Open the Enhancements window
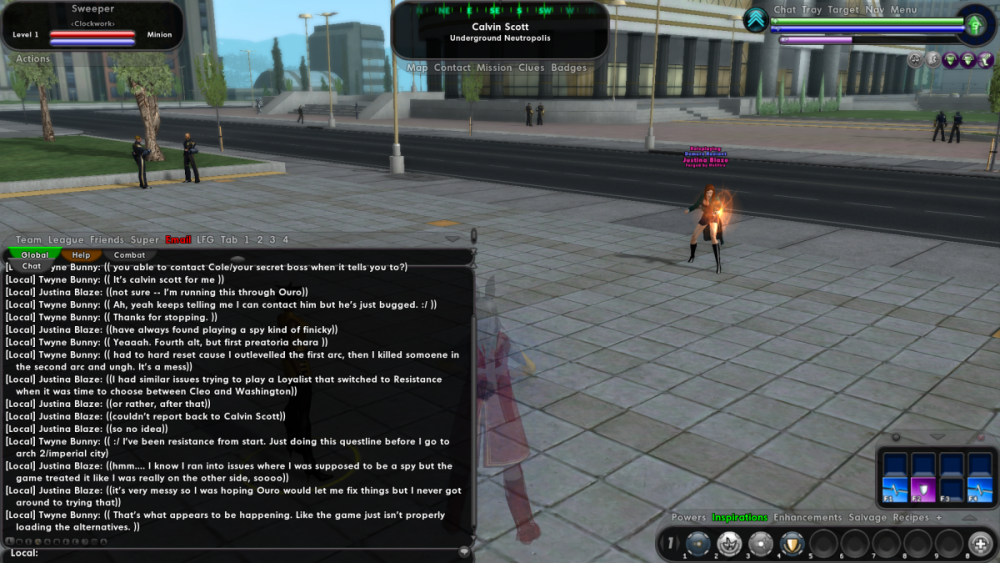This screenshot has width=1000, height=563. click(808, 518)
